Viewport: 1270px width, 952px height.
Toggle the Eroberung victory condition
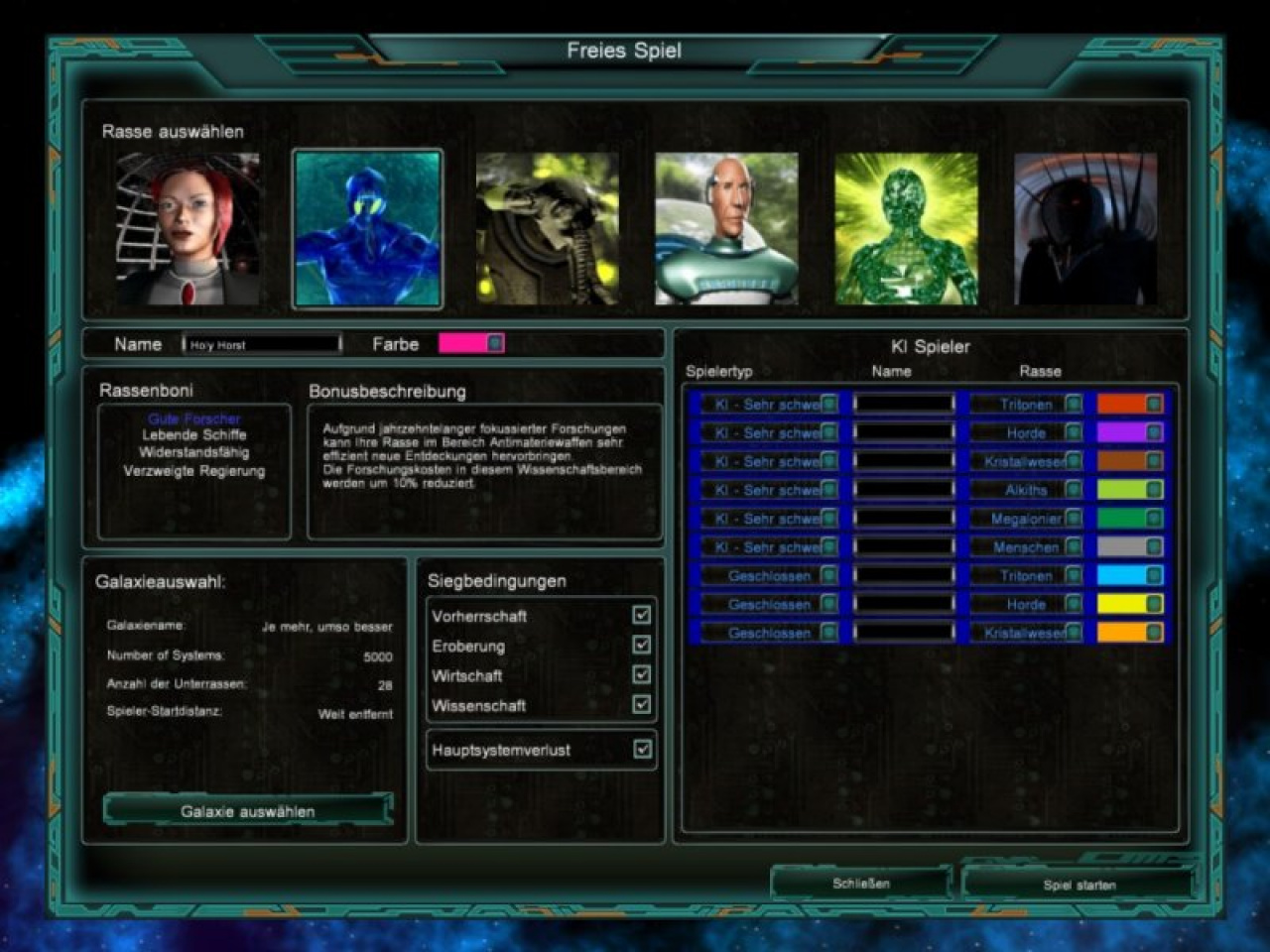(642, 645)
